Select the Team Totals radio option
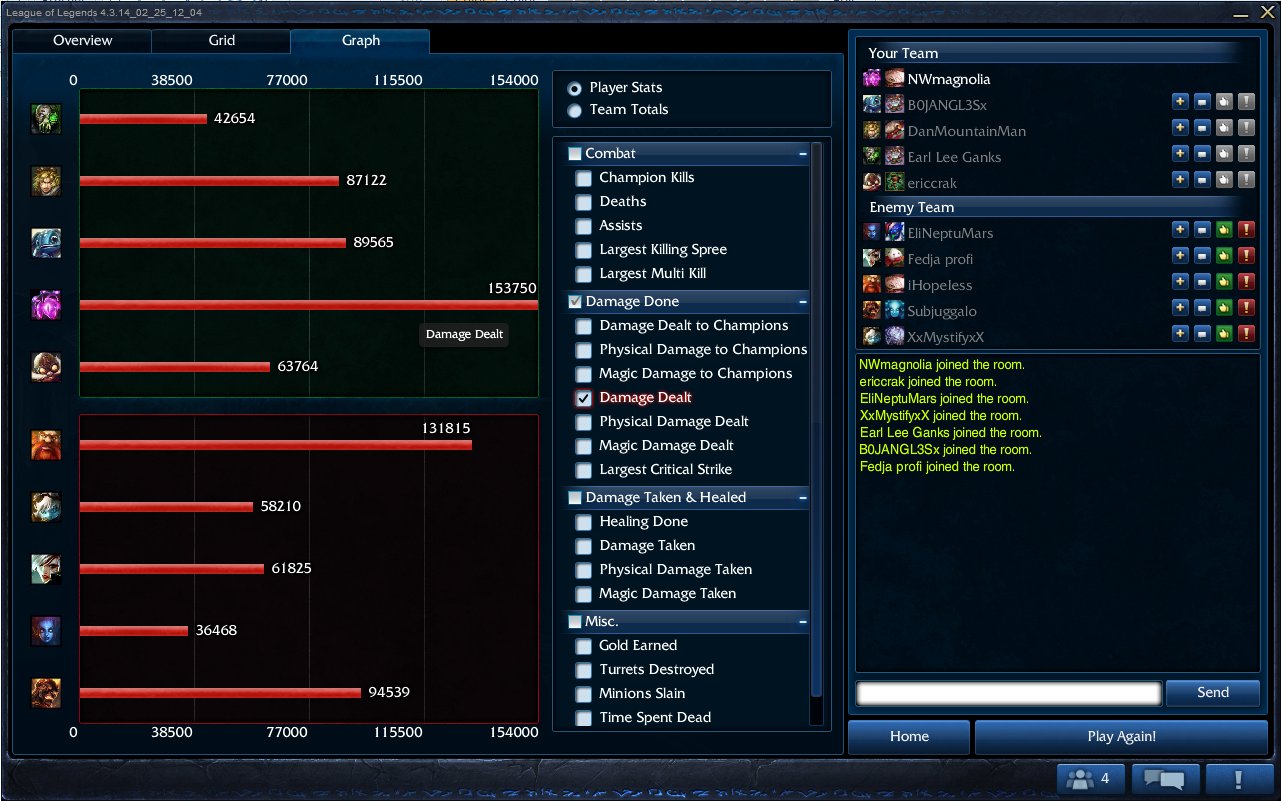The image size is (1281, 801). click(574, 110)
